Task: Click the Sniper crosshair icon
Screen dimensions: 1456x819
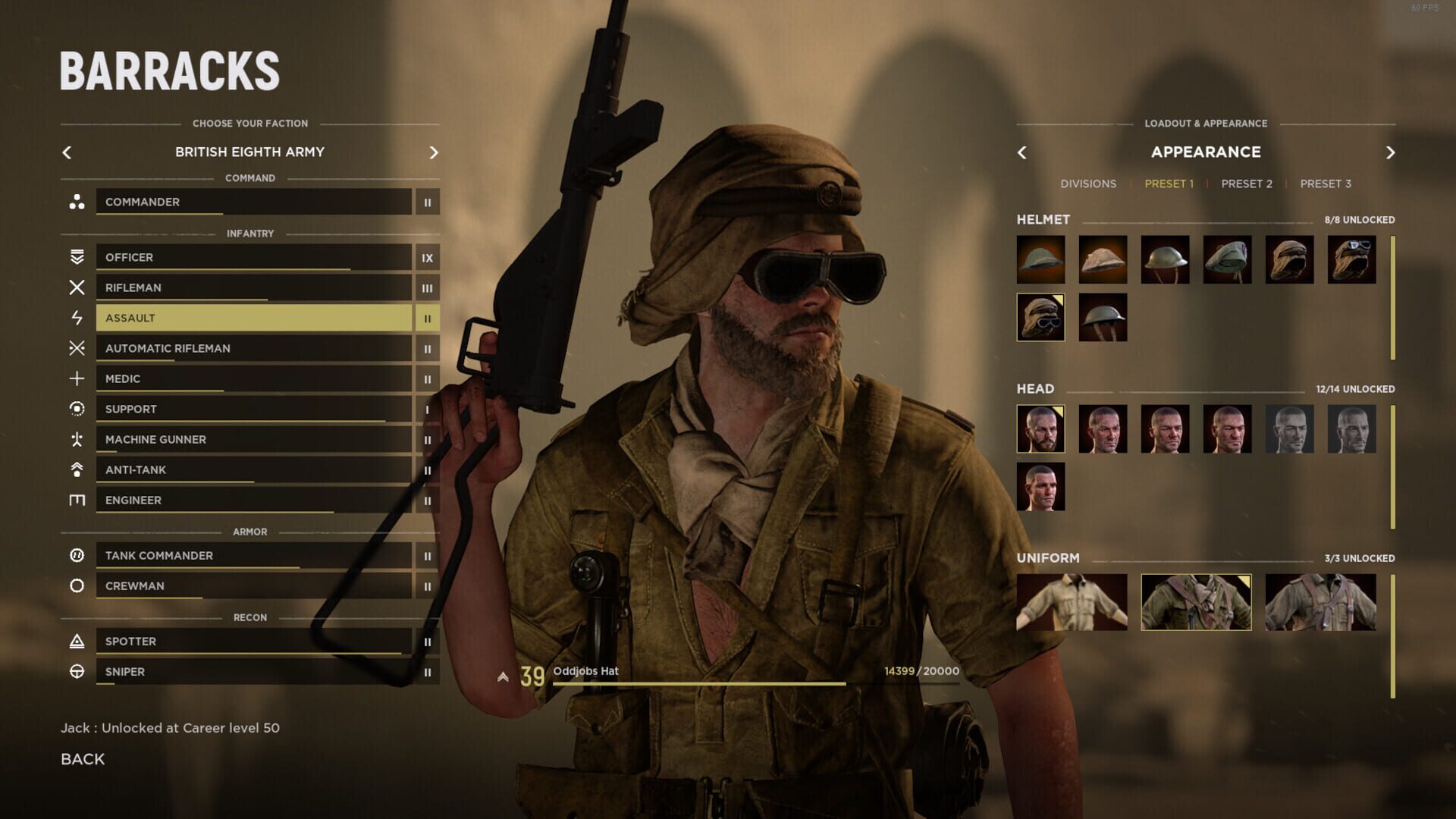Action: [77, 671]
